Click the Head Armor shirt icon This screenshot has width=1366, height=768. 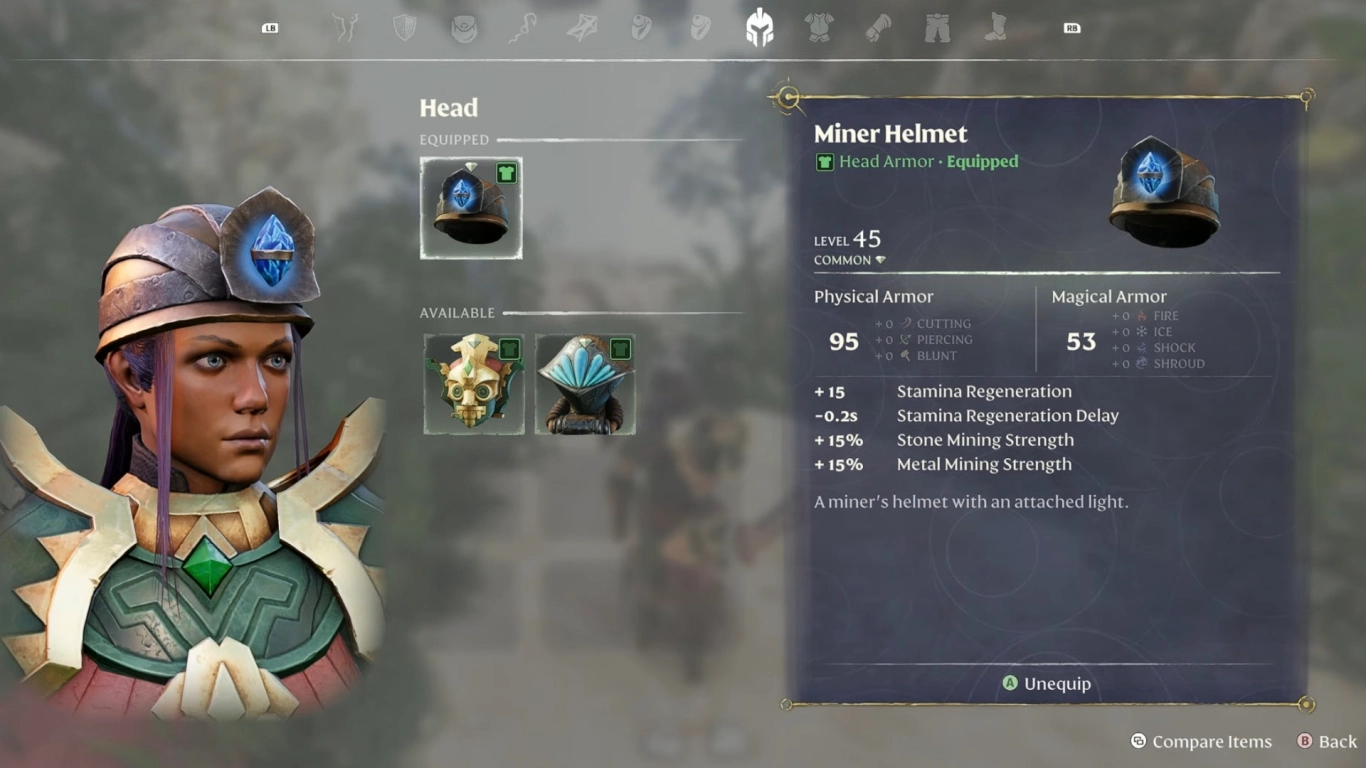pos(824,161)
